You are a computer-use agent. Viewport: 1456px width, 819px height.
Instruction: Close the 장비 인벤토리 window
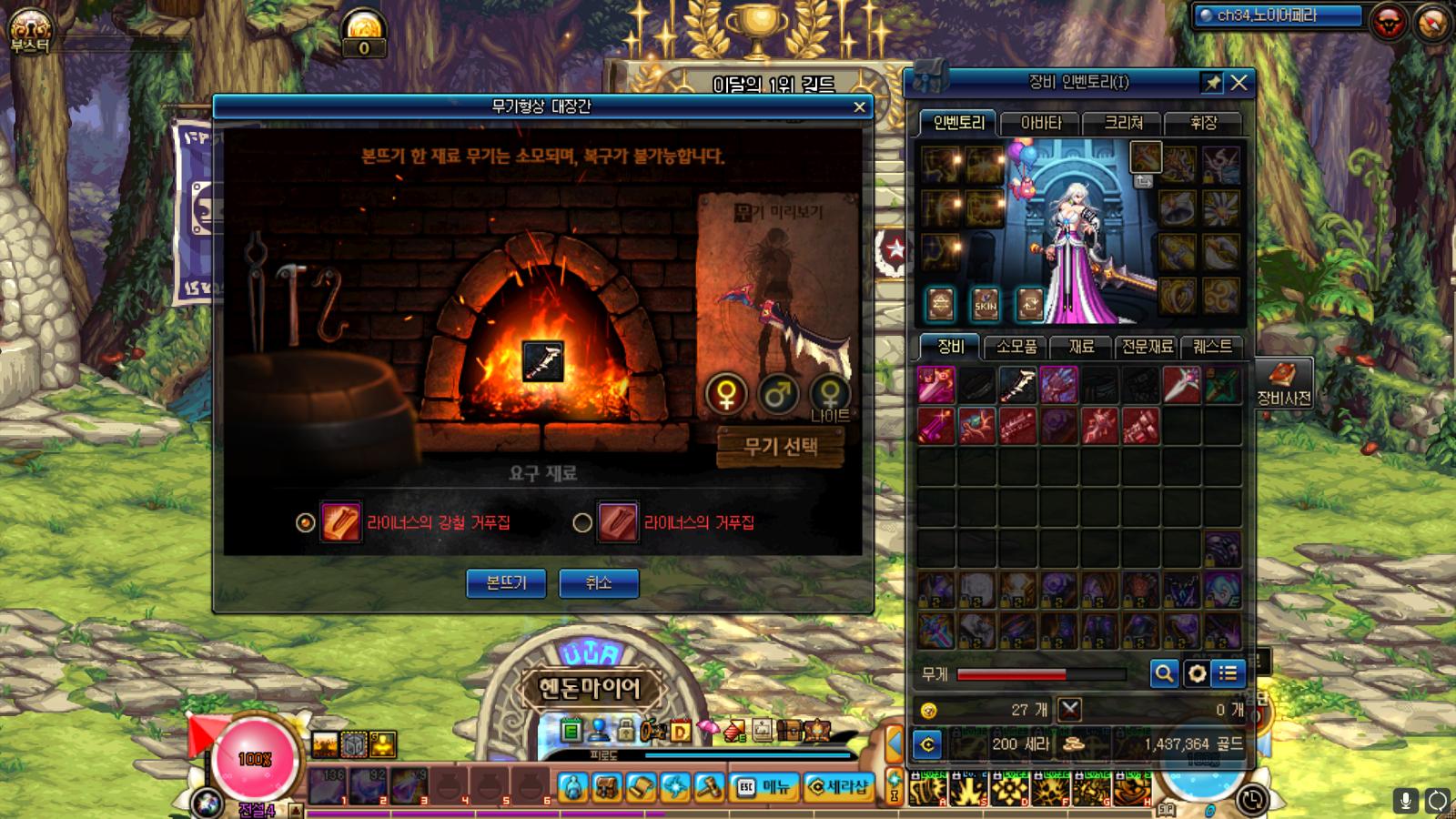[x=1239, y=83]
